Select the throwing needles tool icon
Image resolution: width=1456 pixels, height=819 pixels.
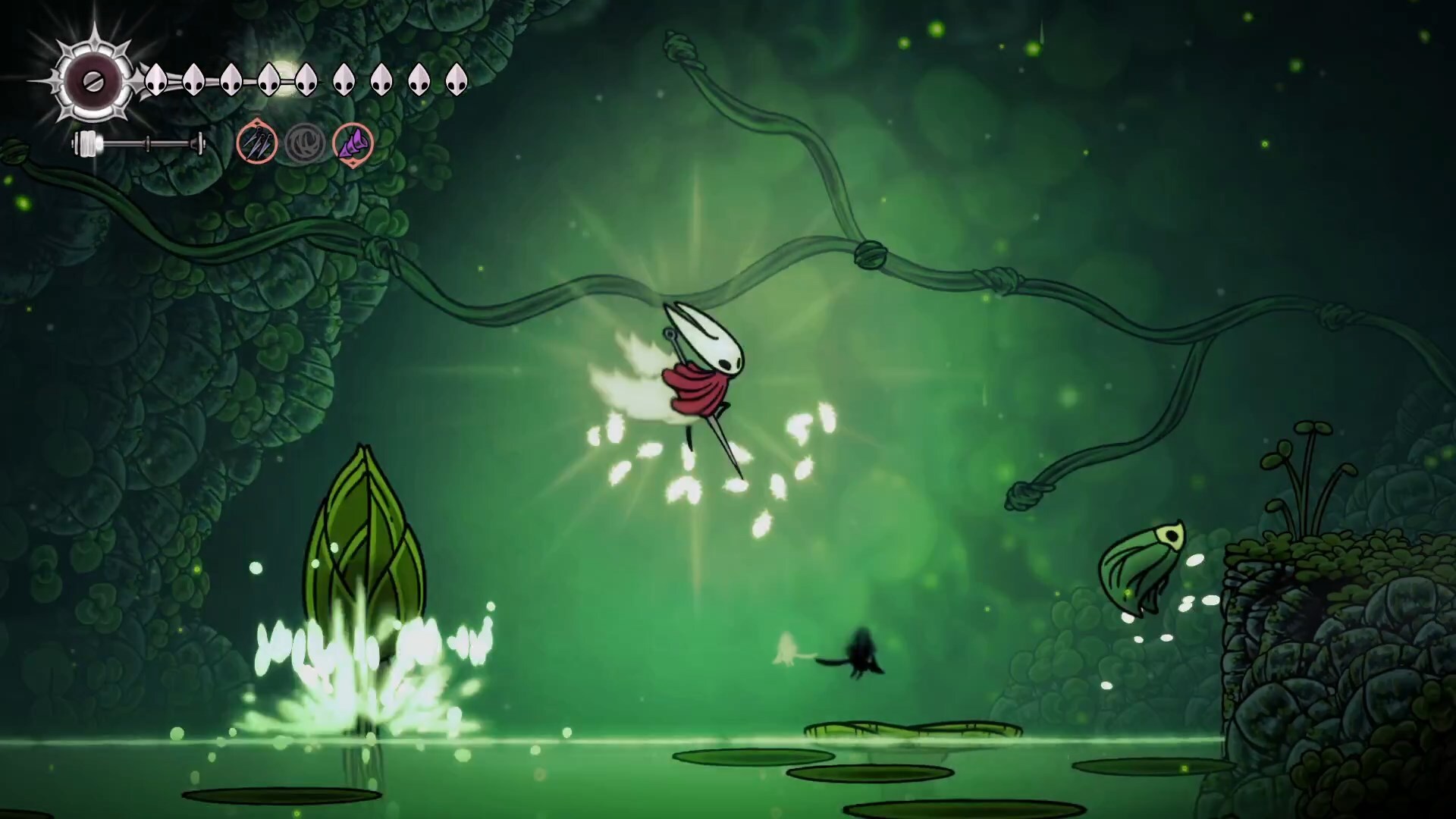tap(256, 143)
